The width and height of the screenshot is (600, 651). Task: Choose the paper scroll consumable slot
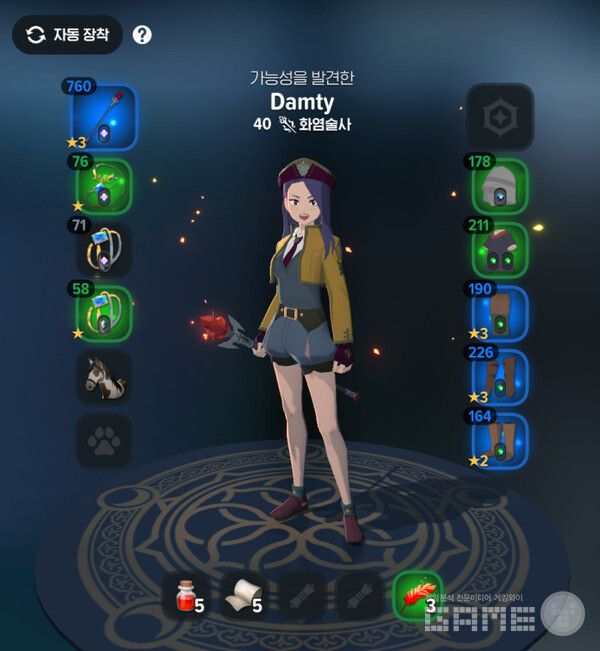pos(244,596)
